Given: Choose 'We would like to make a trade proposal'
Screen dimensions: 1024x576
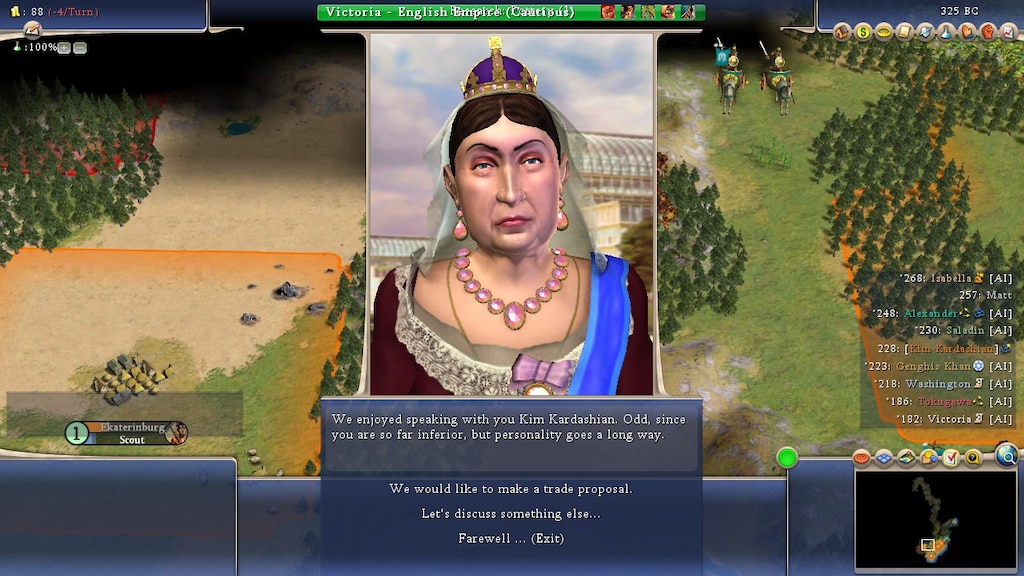Looking at the screenshot, I should point(510,489).
